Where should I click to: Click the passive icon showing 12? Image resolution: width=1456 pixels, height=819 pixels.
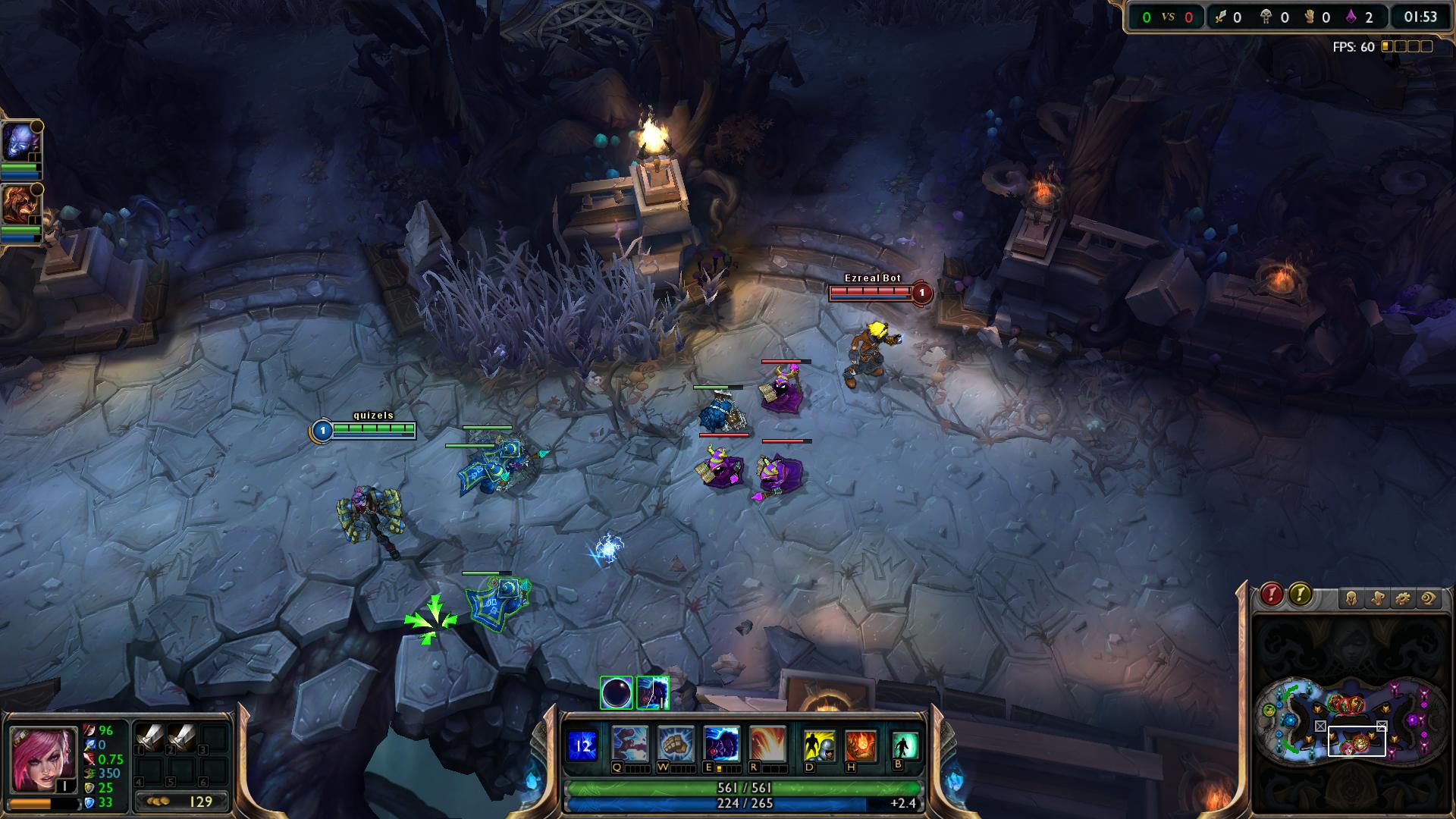pyautogui.click(x=582, y=745)
